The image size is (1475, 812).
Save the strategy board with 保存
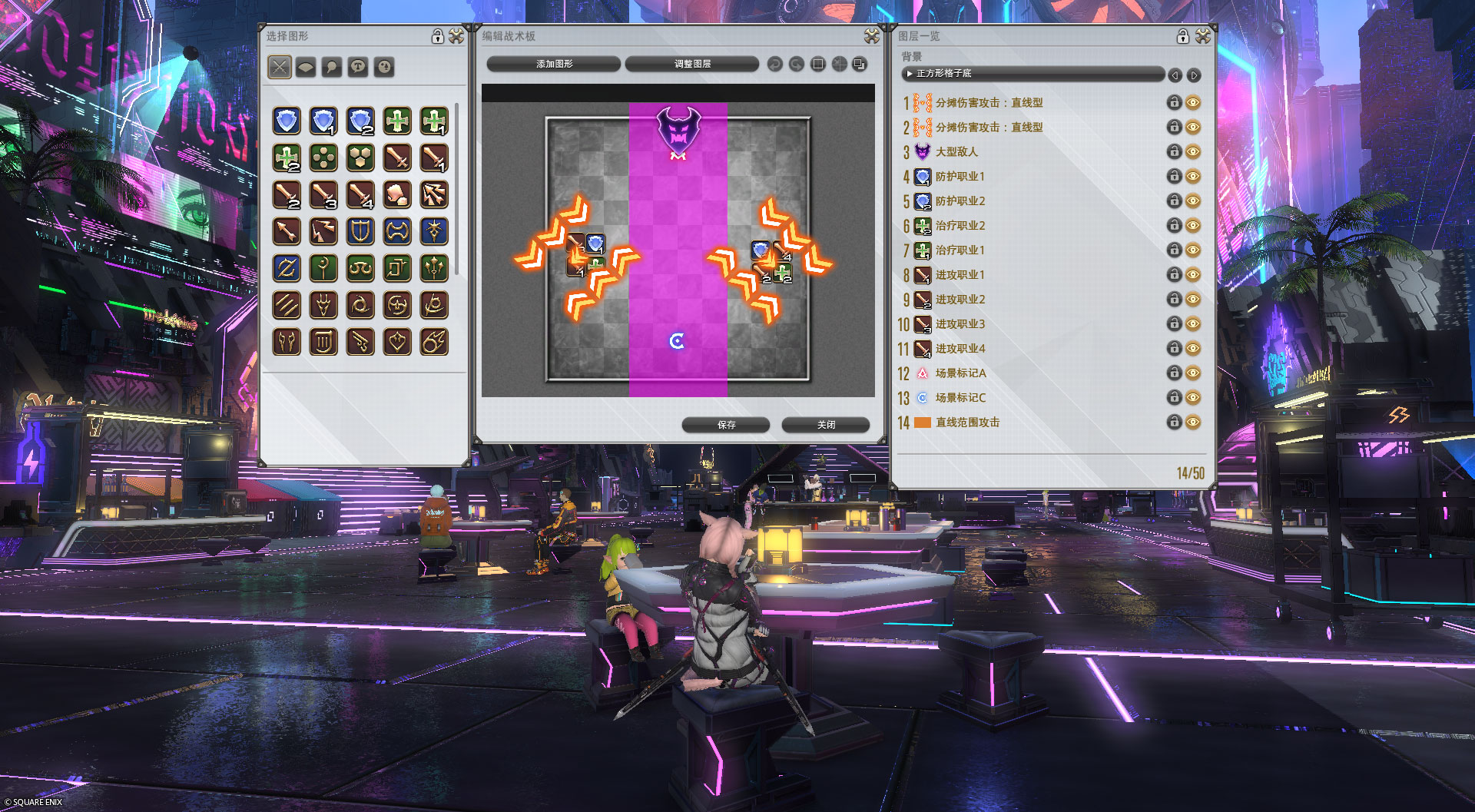[726, 425]
